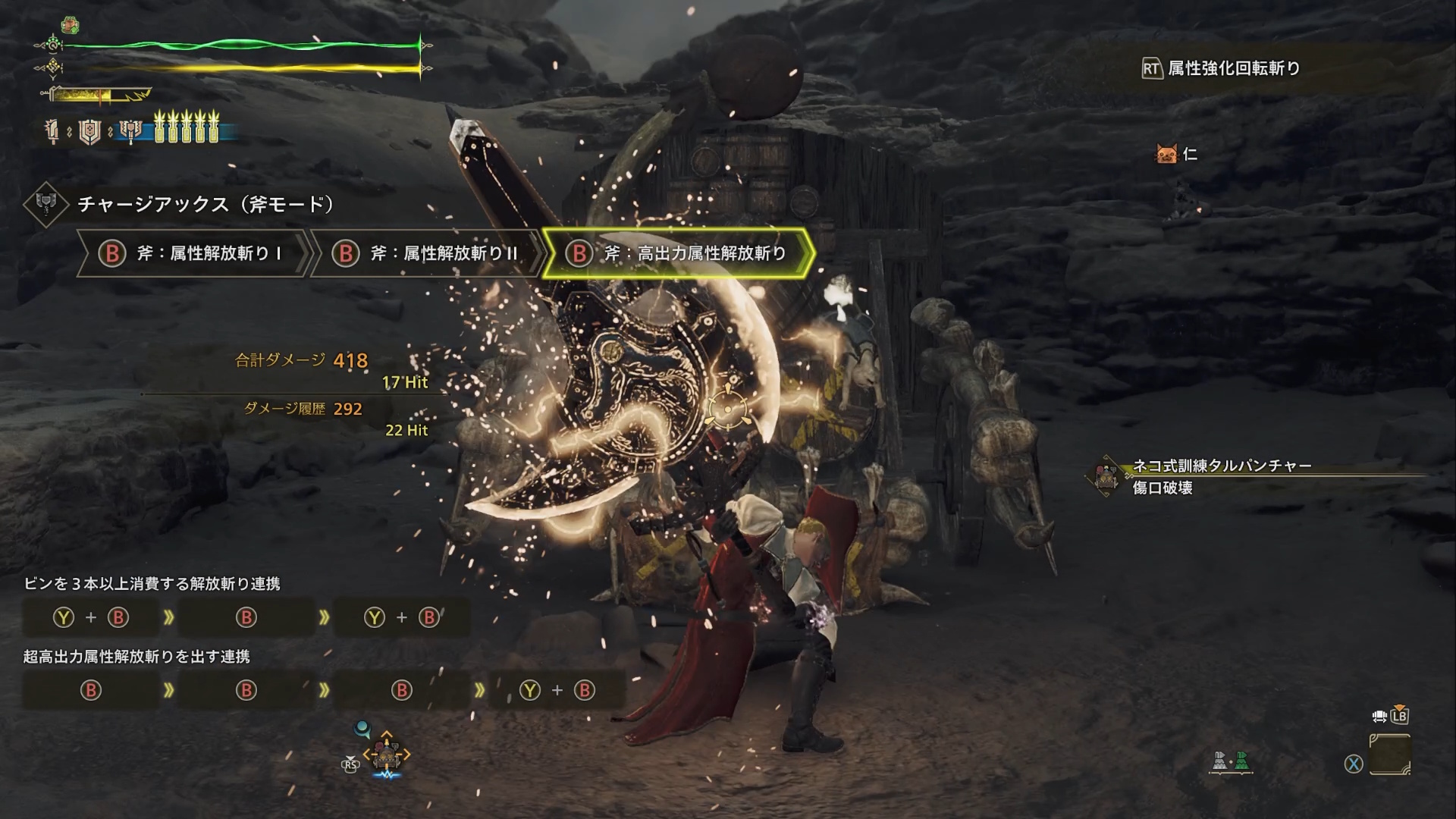Choose the highlighted 斧：高出力属性解放斬り step
This screenshot has height=819, width=1456.
point(678,253)
